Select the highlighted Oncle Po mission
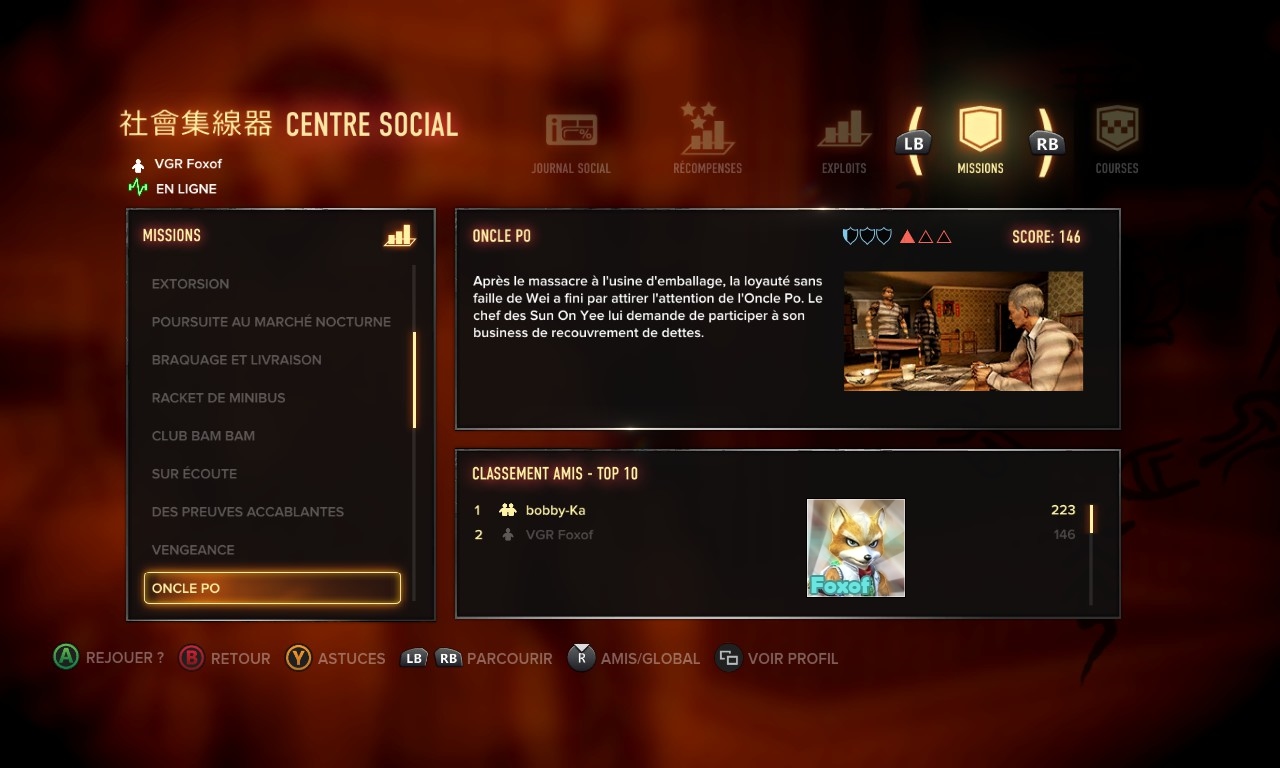1280x768 pixels. click(x=272, y=588)
